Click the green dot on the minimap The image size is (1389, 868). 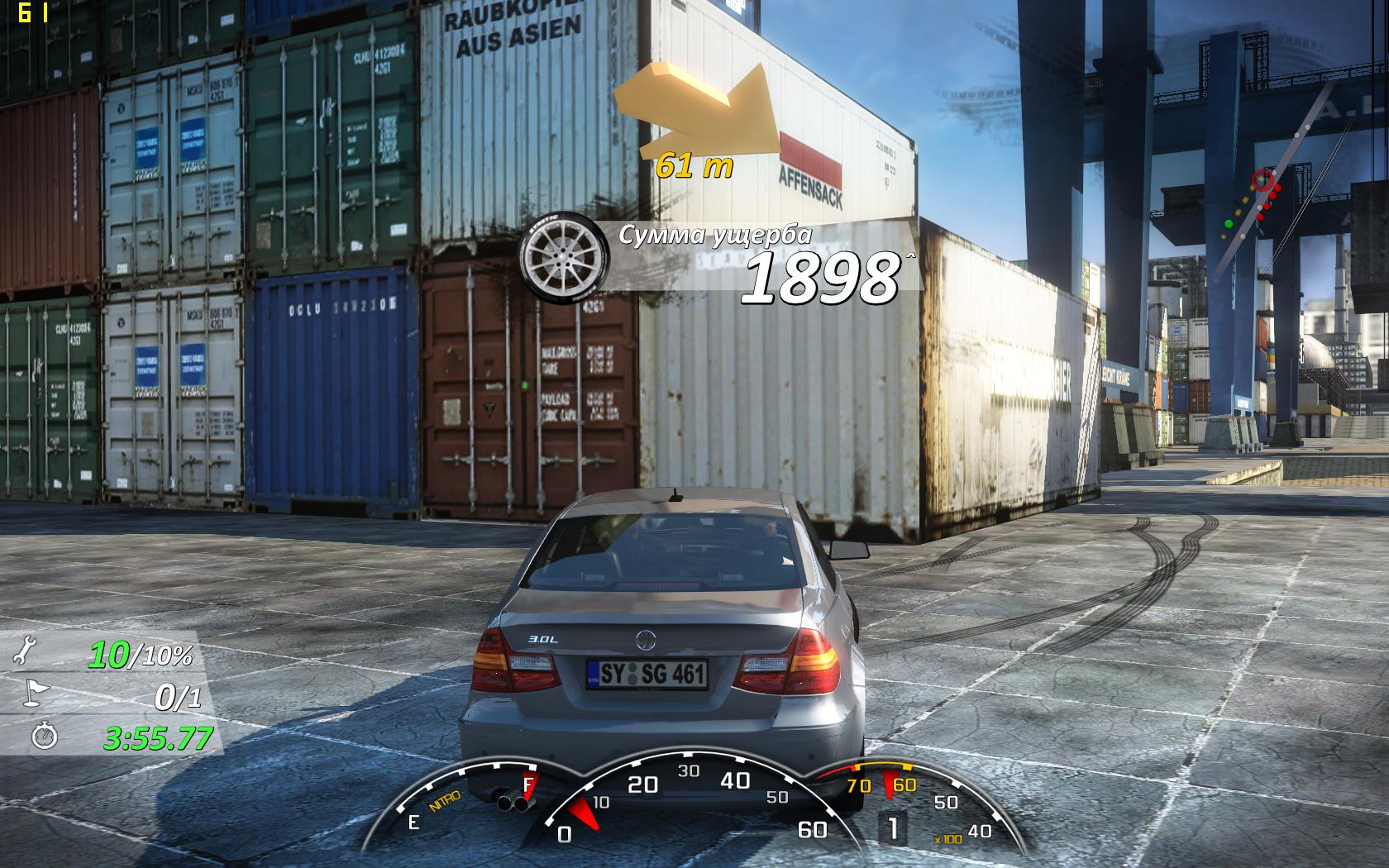[1228, 223]
